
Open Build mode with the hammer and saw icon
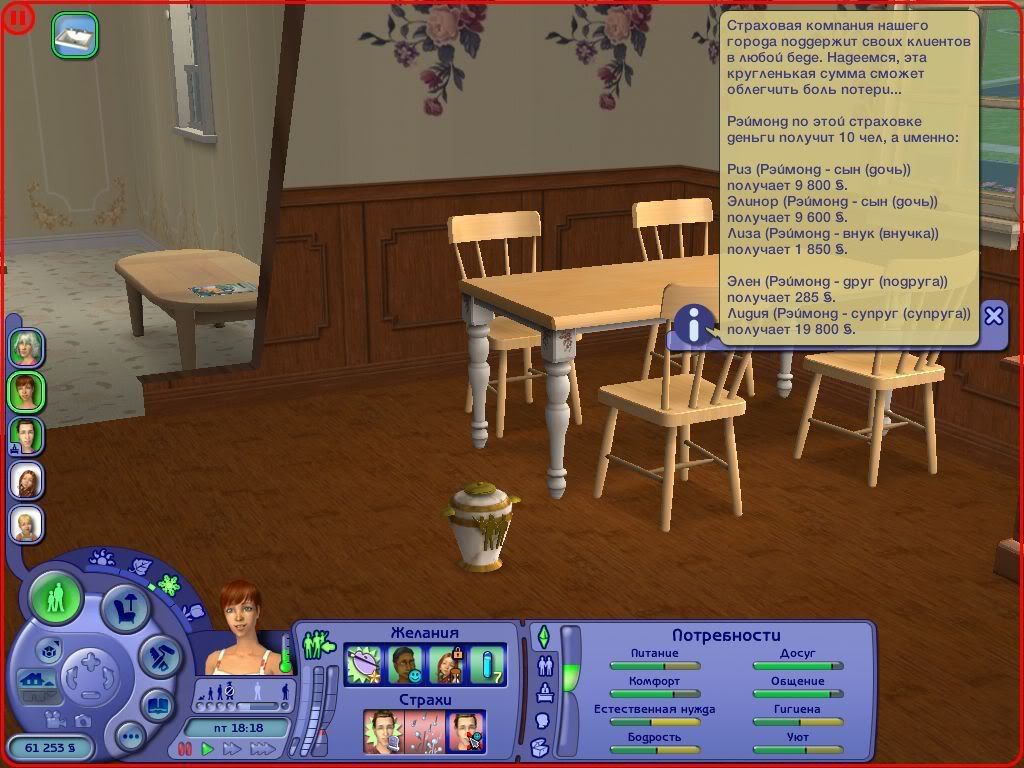[x=158, y=656]
